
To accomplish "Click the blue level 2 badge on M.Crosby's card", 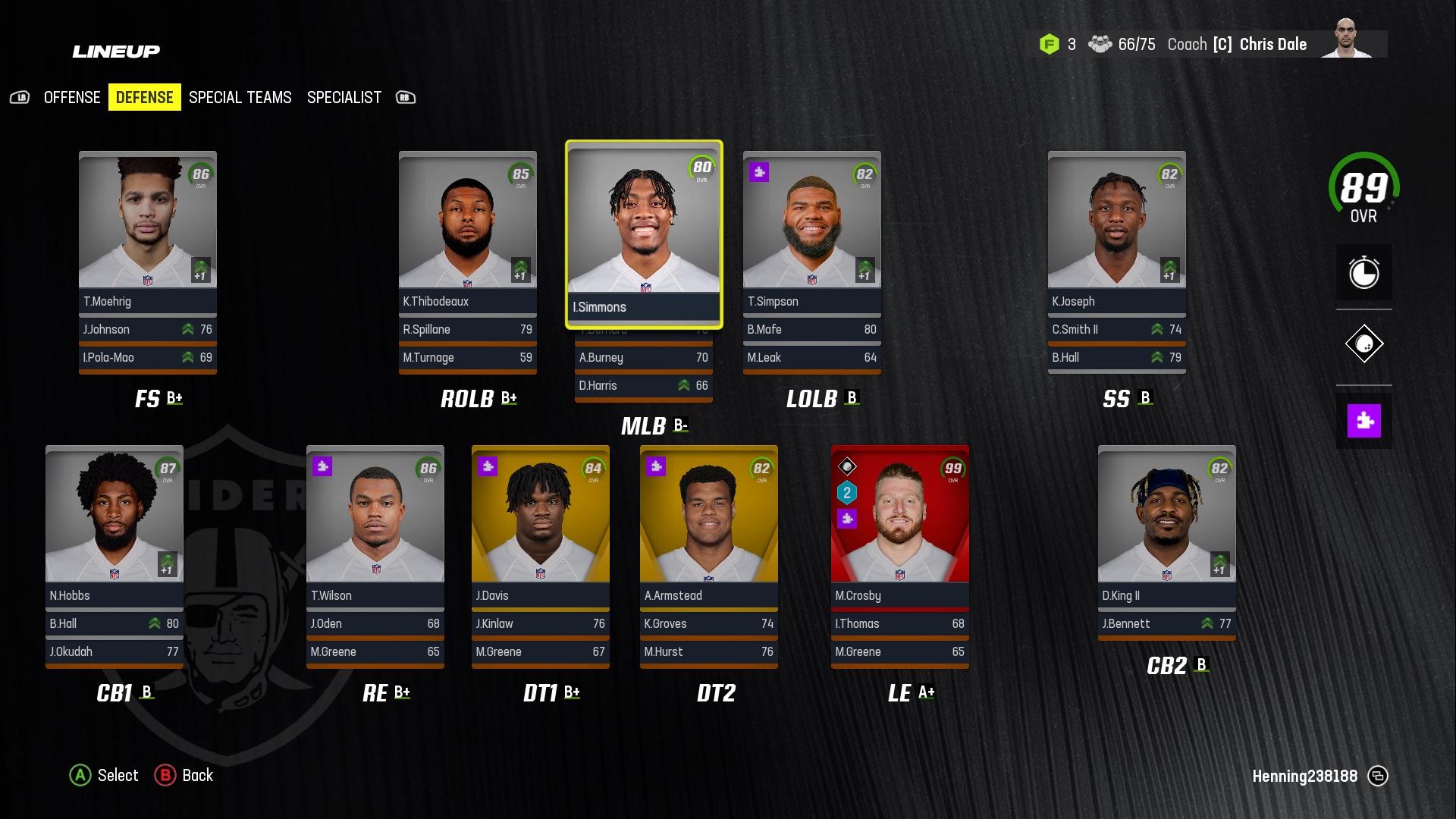I will click(x=846, y=493).
